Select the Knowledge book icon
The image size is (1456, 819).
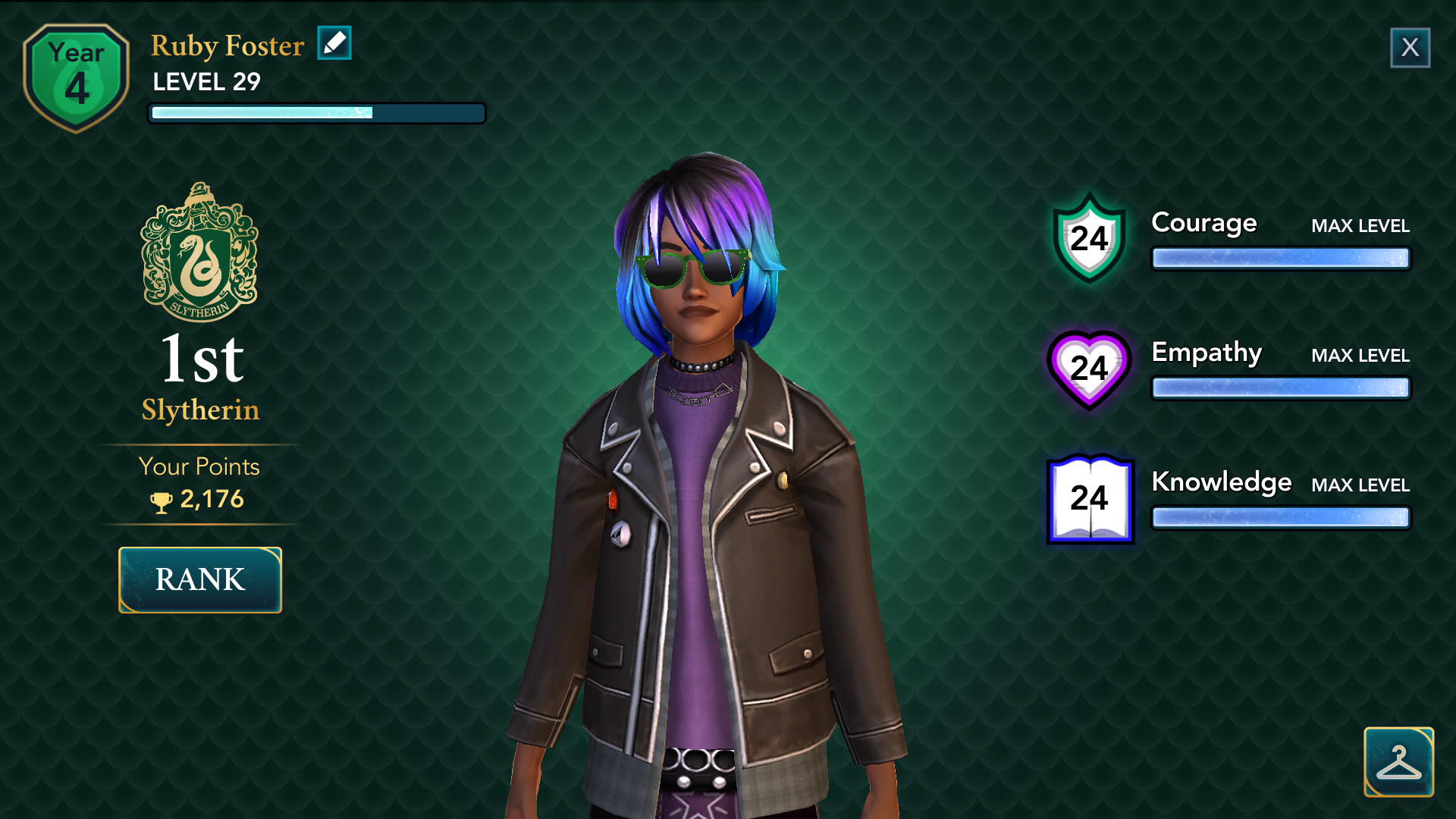1090,499
